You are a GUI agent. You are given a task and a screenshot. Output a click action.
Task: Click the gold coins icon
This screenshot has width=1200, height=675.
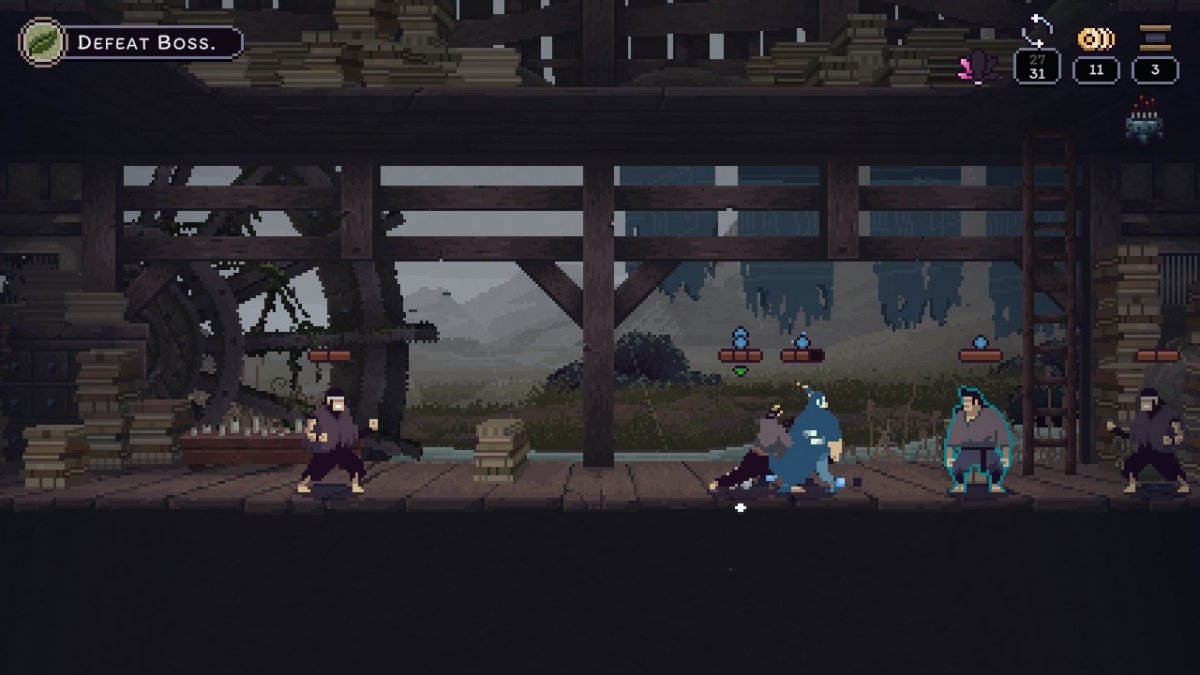coord(1095,39)
